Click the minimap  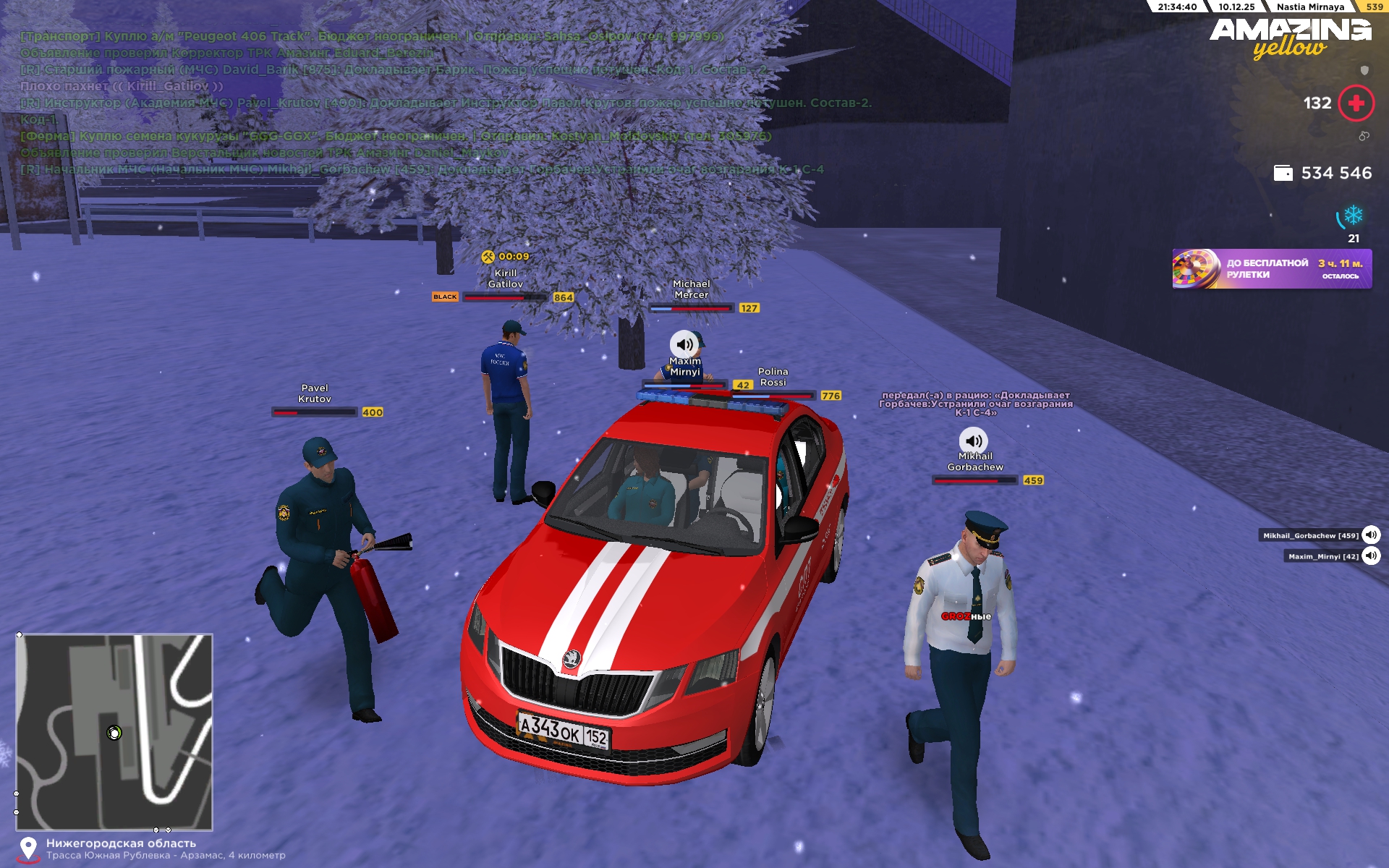(x=114, y=731)
